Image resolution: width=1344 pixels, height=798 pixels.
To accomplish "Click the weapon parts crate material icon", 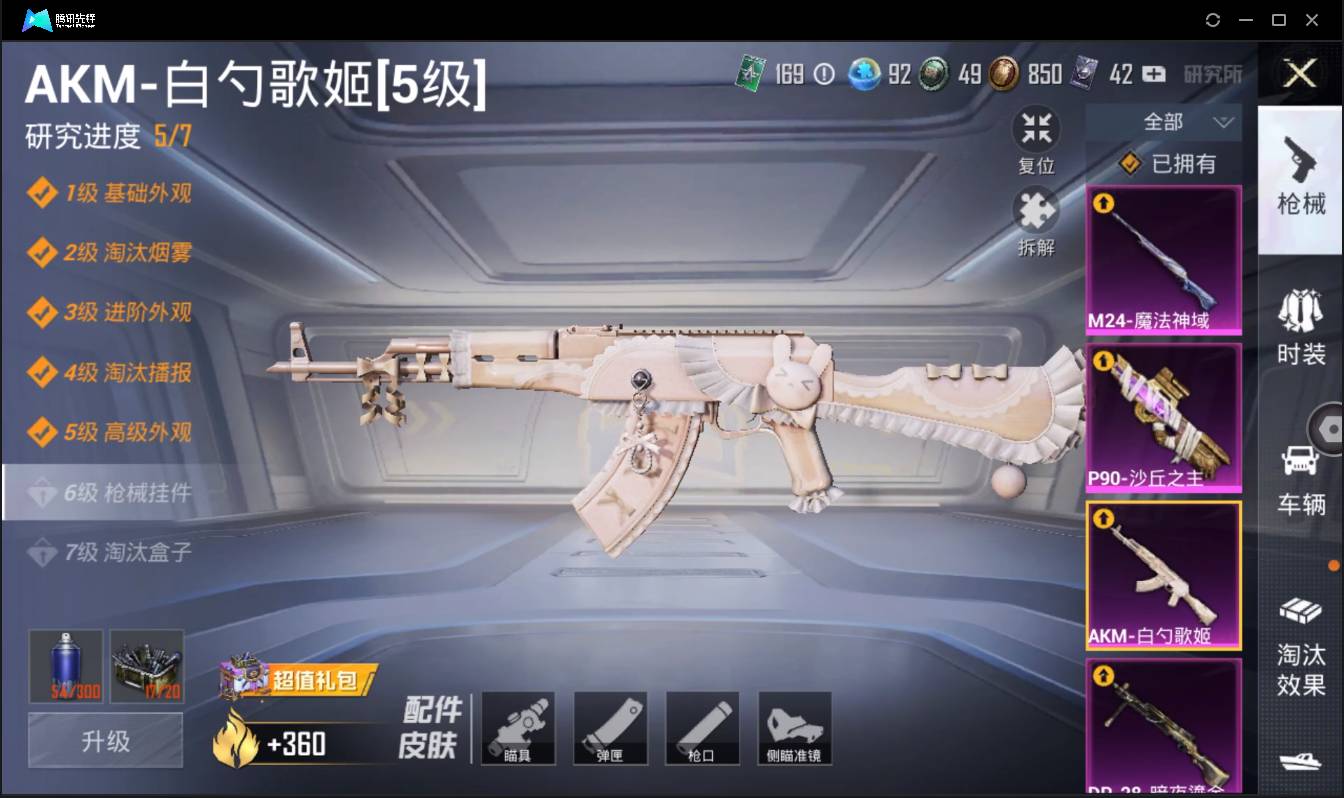I will click(147, 665).
